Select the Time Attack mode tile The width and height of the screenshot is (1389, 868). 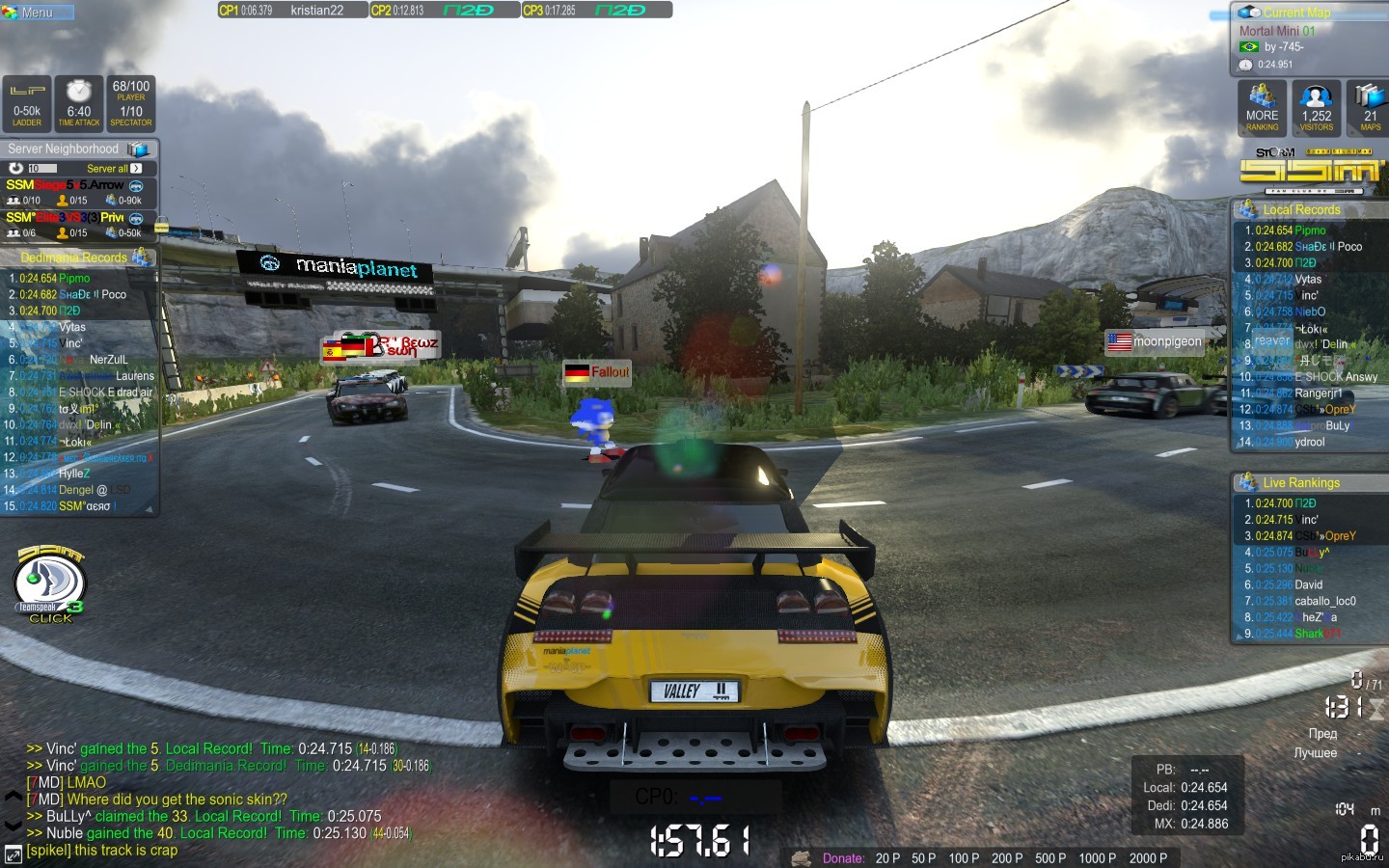click(x=79, y=104)
